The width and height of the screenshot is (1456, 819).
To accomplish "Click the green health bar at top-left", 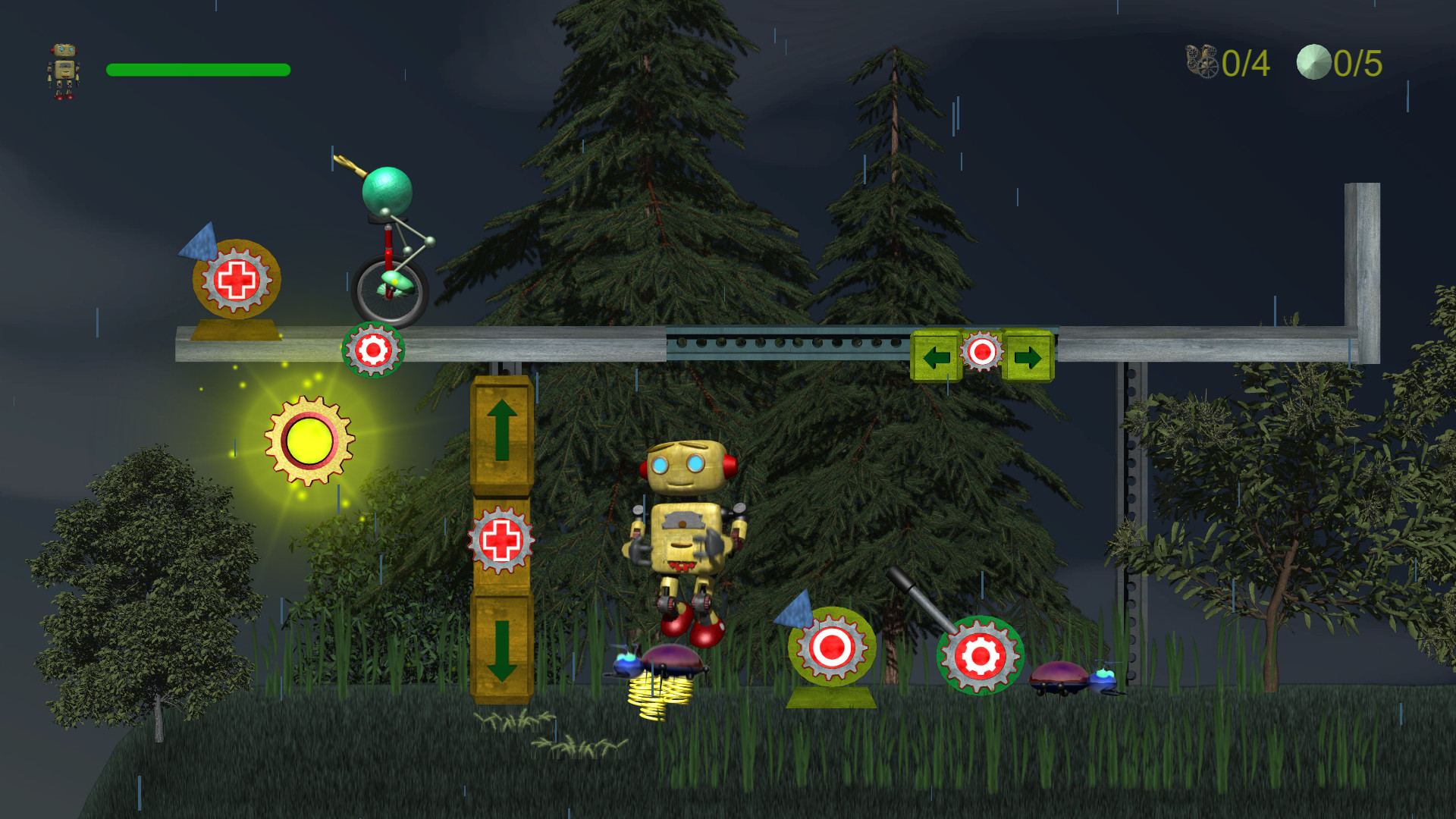I will [x=197, y=70].
